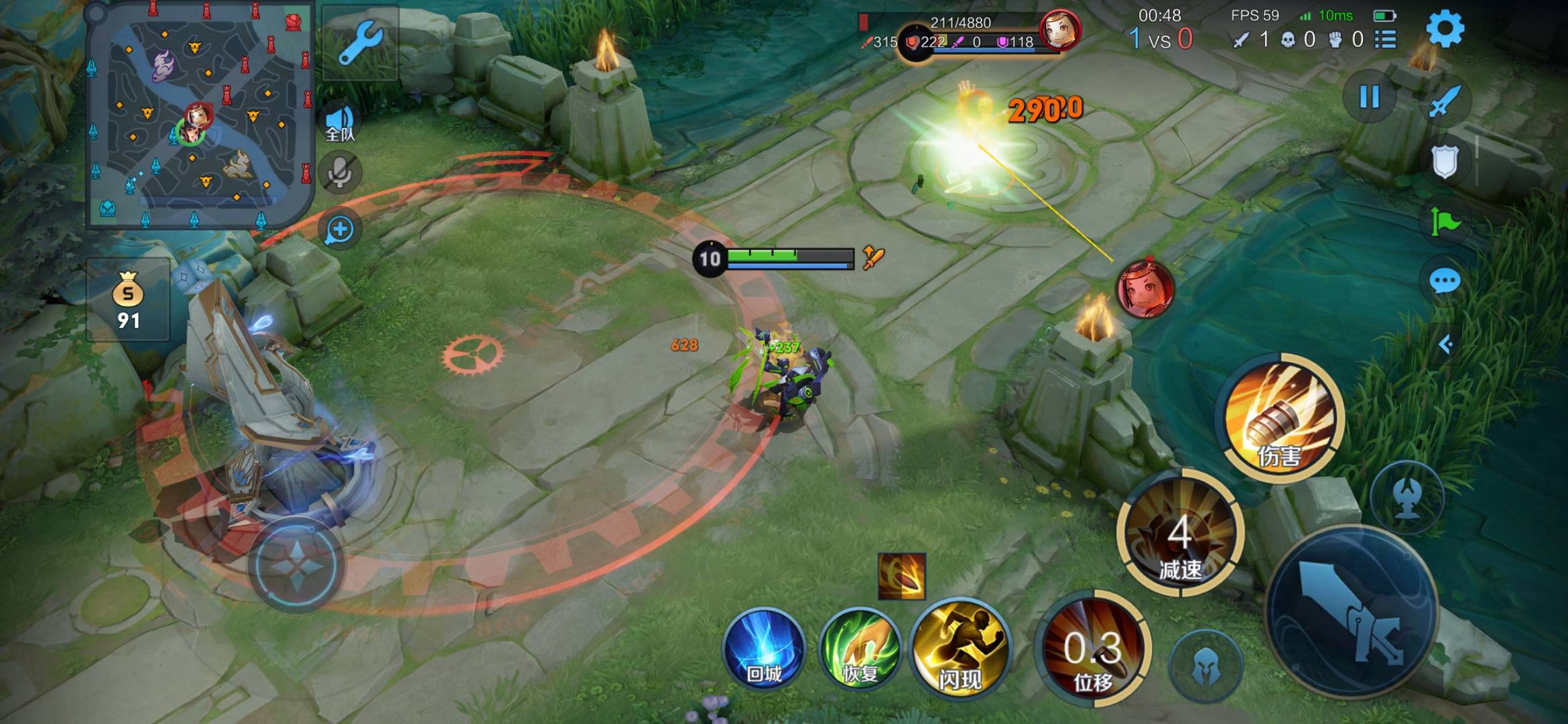Screen dimensions: 1568x724
Task: Toggle the microphone button
Action: (x=340, y=173)
